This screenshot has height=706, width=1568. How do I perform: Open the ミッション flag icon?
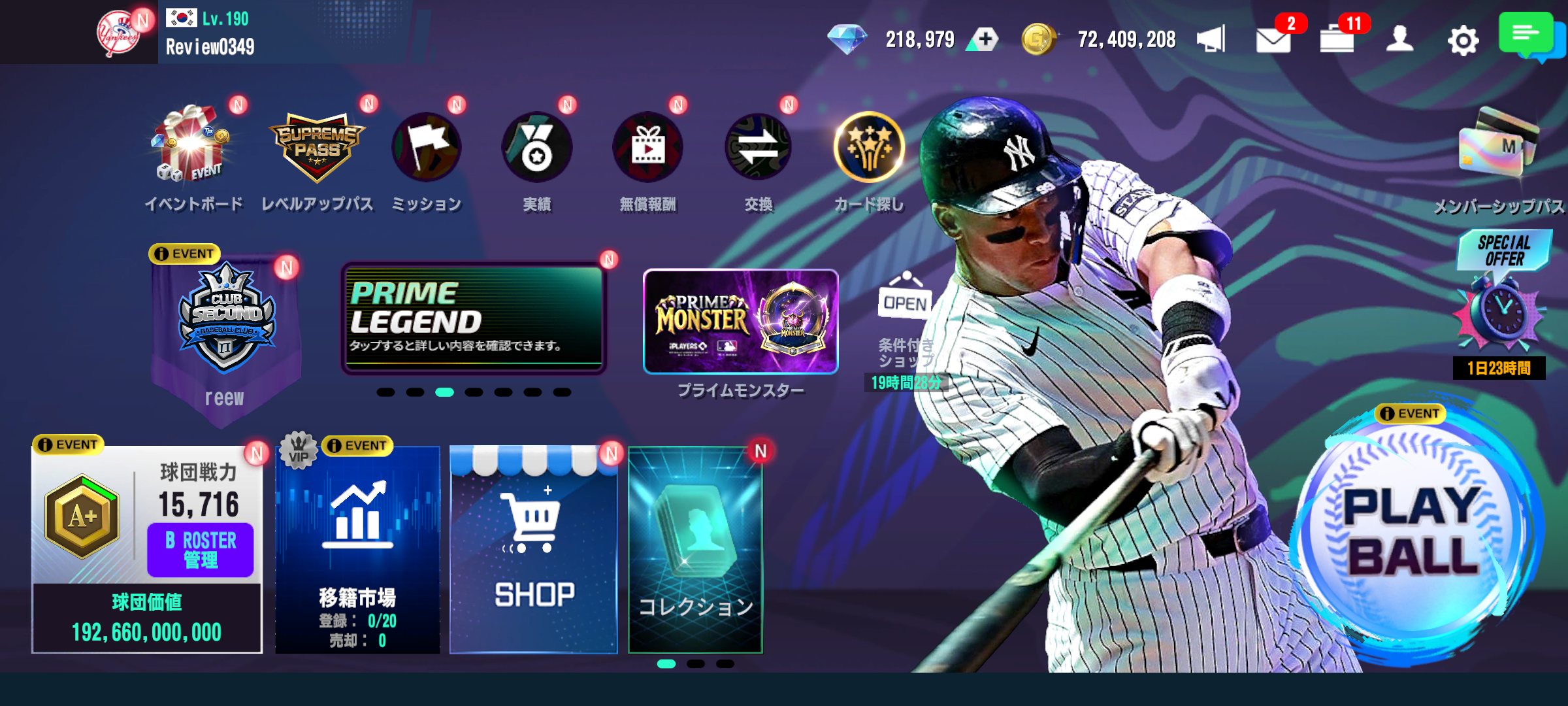click(426, 147)
